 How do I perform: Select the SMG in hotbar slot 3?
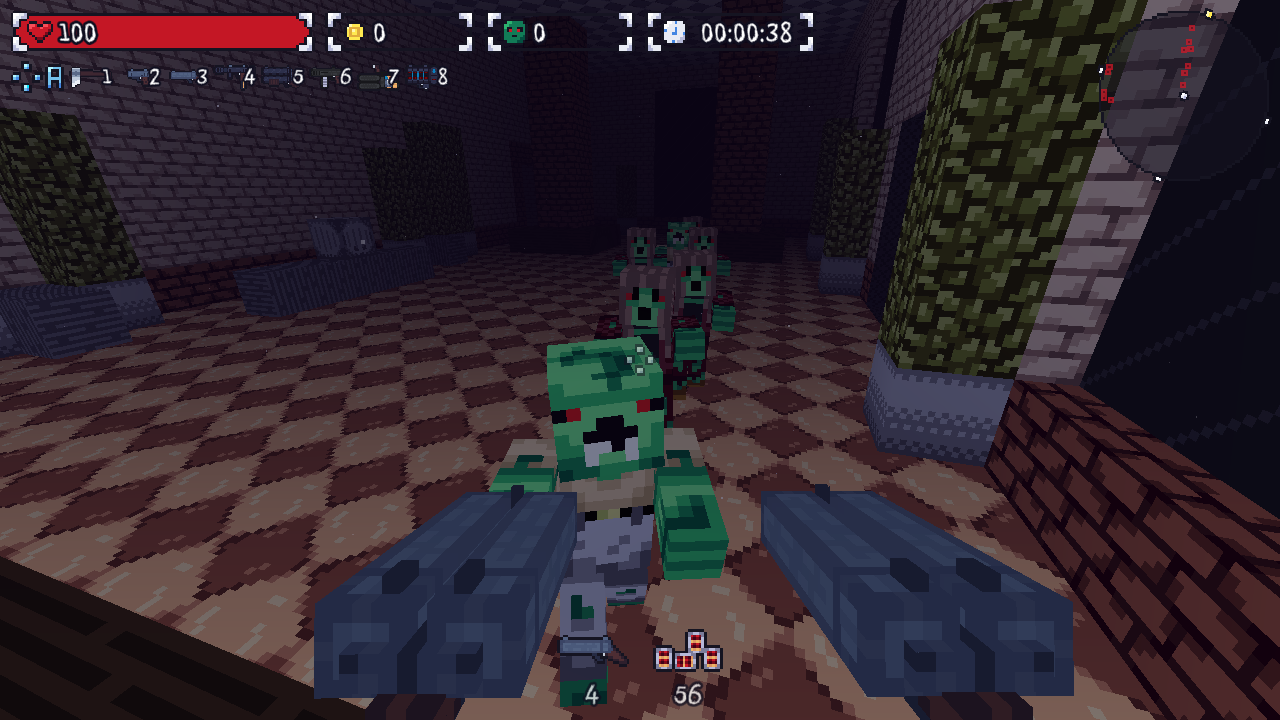182,76
